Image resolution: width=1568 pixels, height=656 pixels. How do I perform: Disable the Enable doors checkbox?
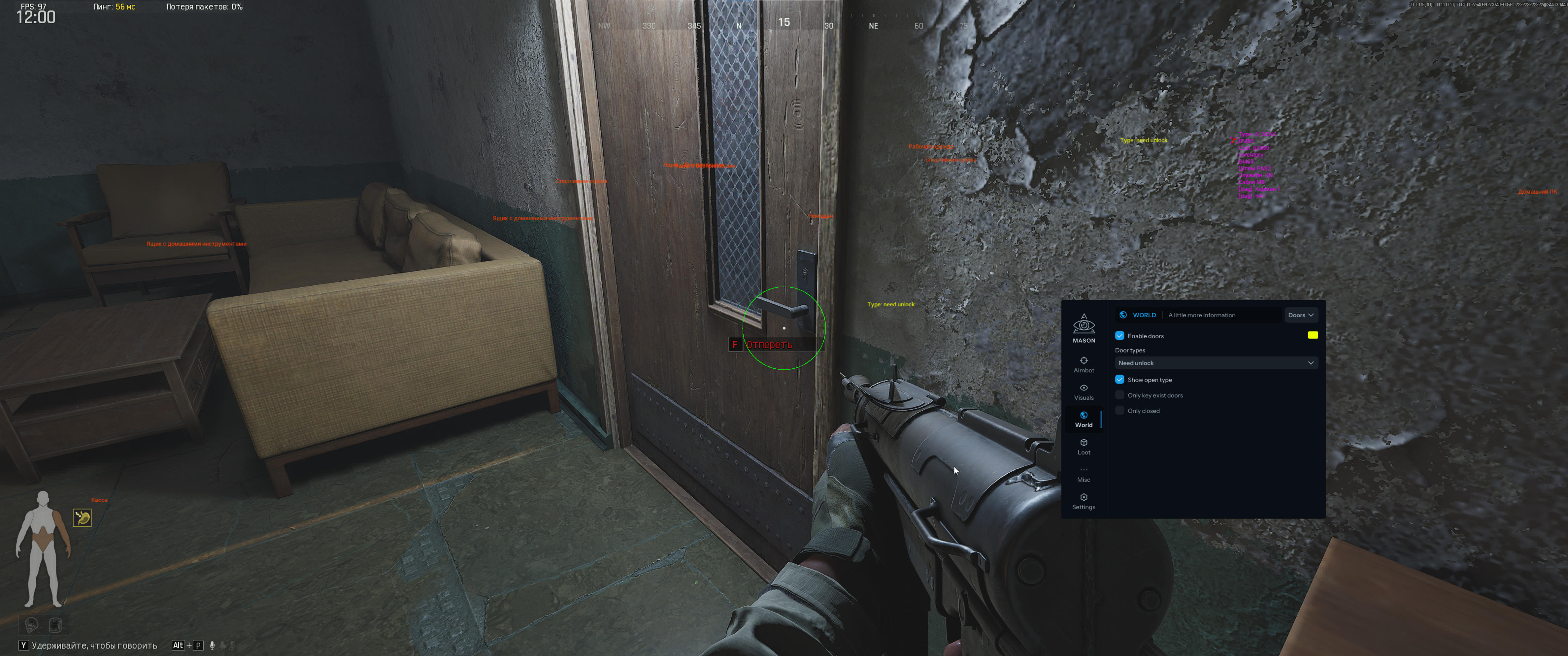(1120, 335)
